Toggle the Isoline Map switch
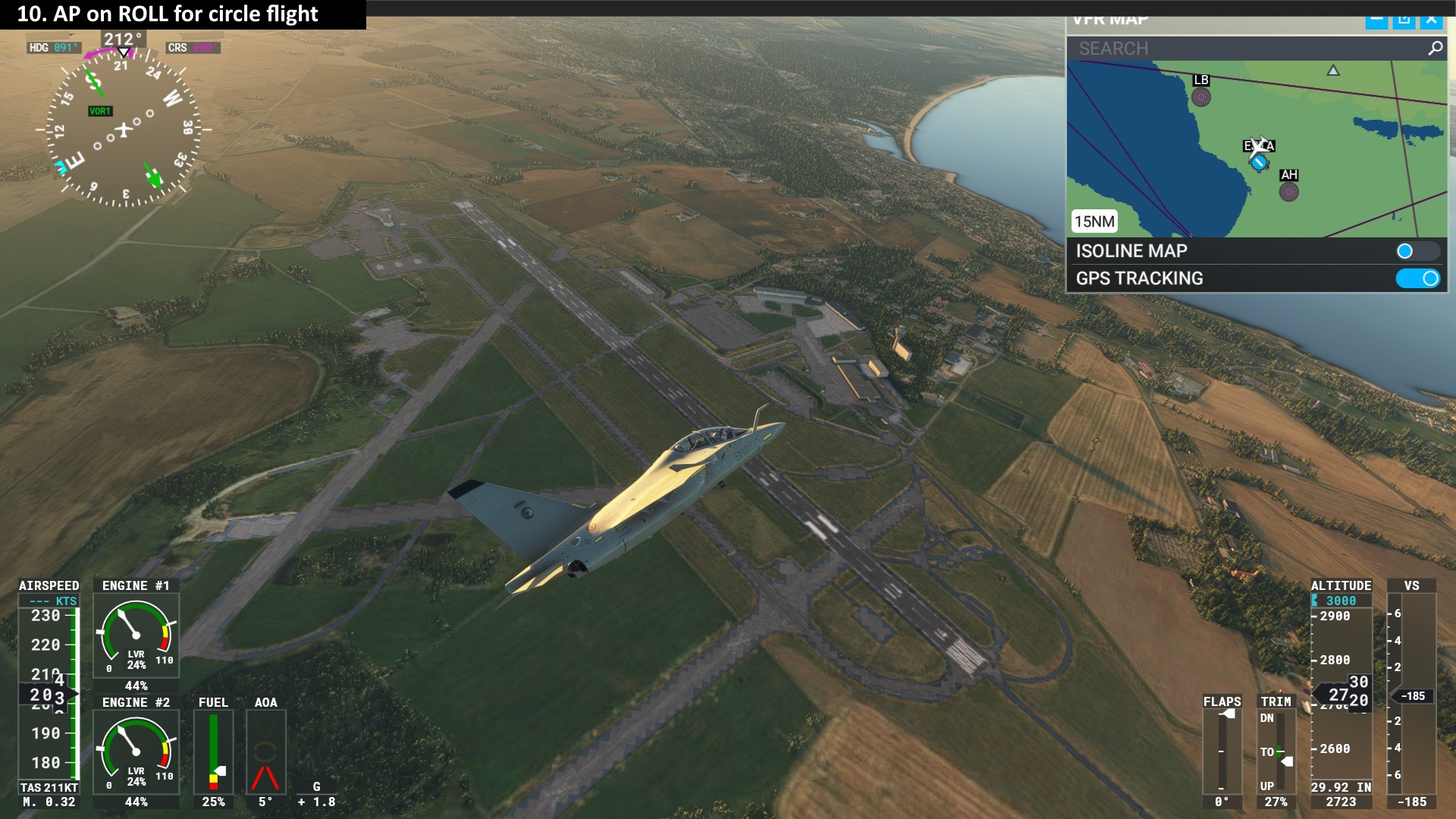The image size is (1456, 819). point(1416,251)
